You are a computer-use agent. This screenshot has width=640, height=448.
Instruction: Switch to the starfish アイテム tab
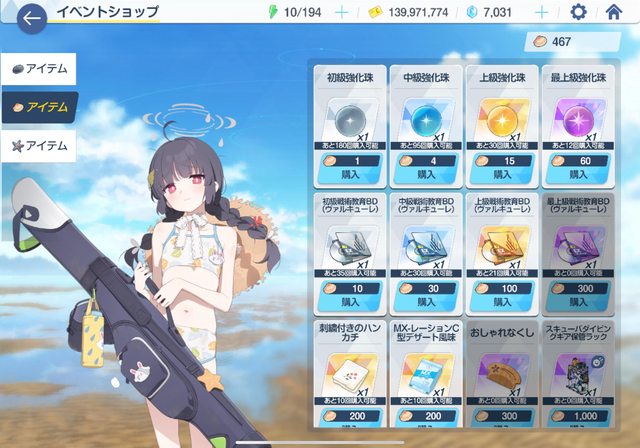[x=40, y=146]
